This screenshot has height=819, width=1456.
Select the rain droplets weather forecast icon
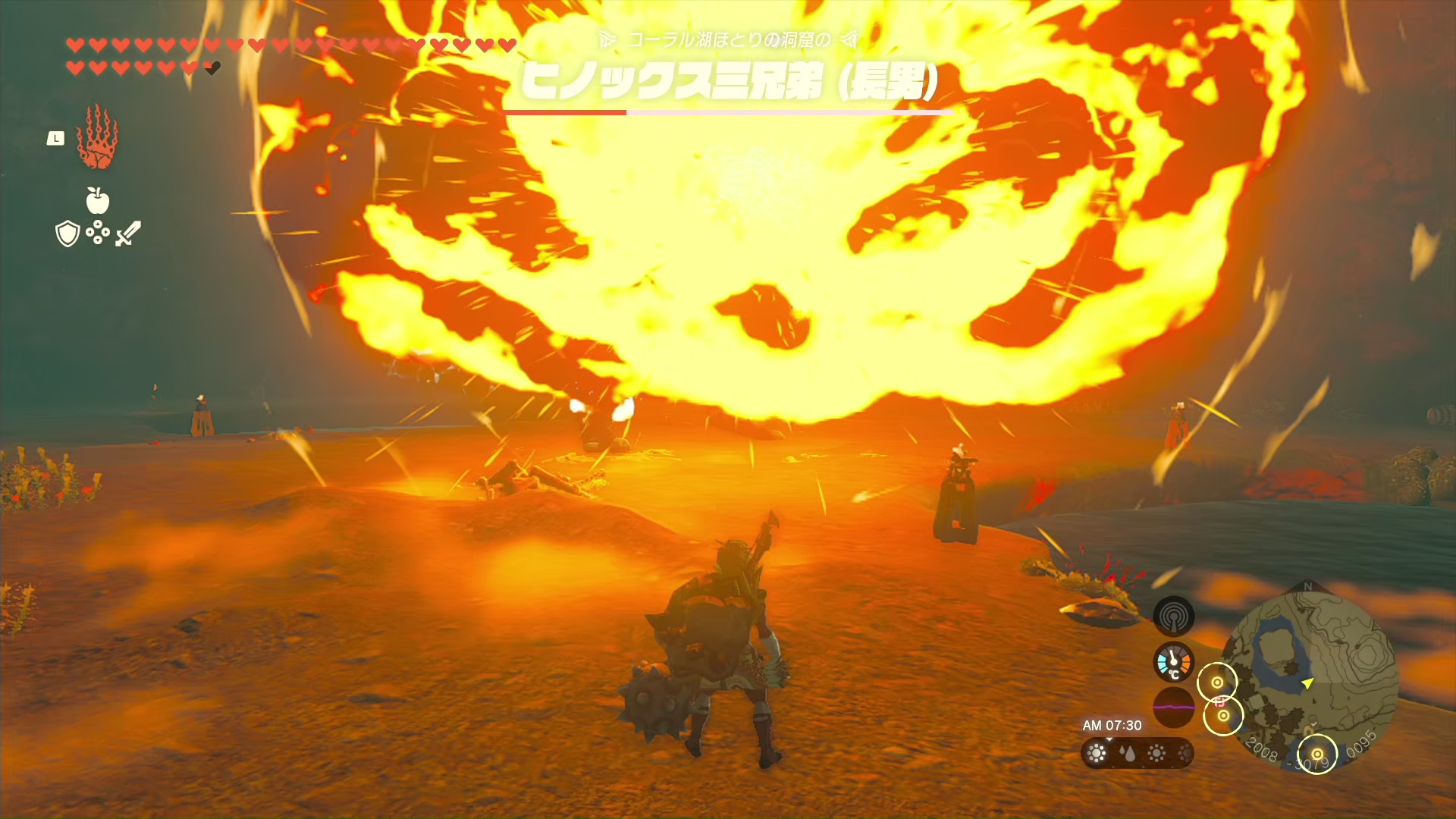pos(1127,753)
